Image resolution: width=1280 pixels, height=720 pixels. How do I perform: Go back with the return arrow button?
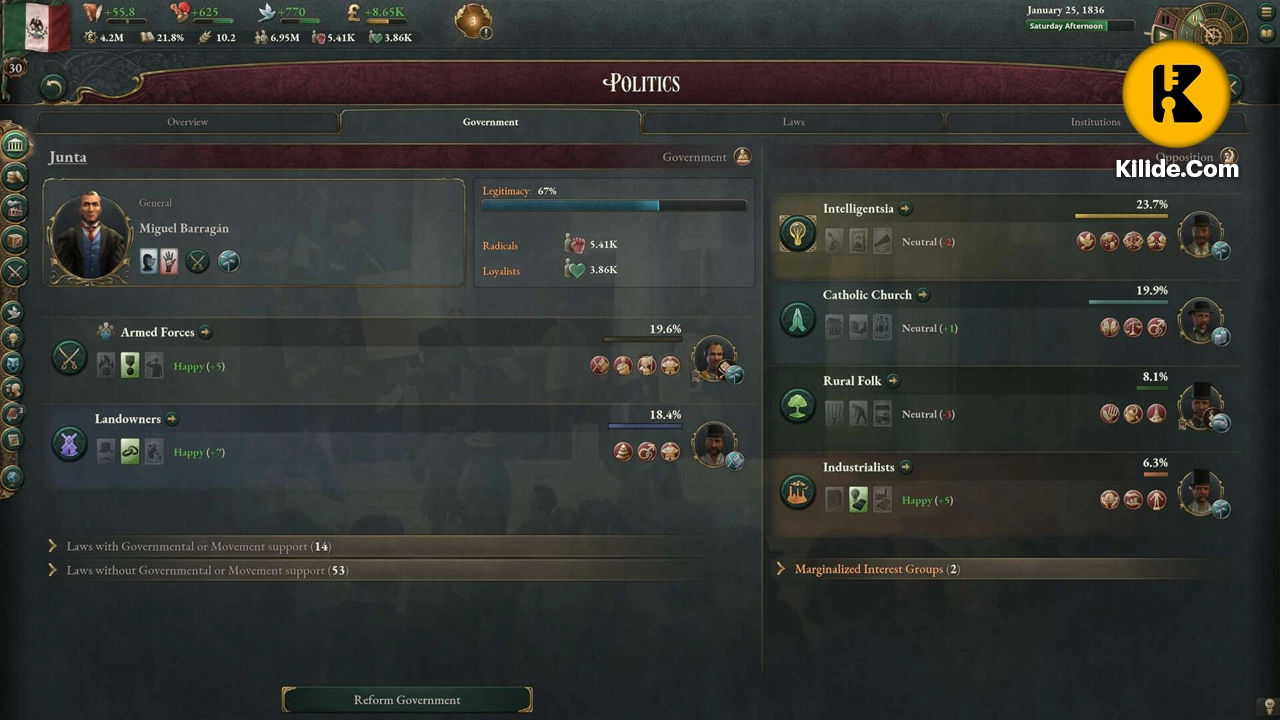(x=53, y=88)
